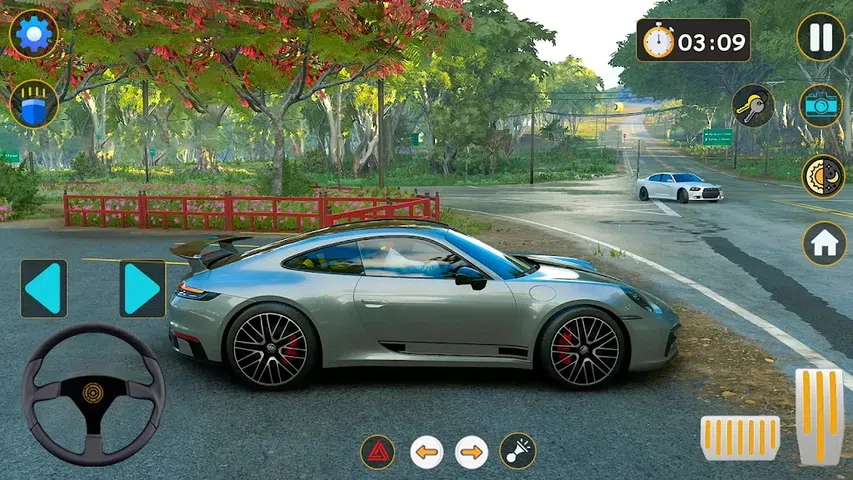
Task: Activate the right turn indicator
Action: point(472,452)
